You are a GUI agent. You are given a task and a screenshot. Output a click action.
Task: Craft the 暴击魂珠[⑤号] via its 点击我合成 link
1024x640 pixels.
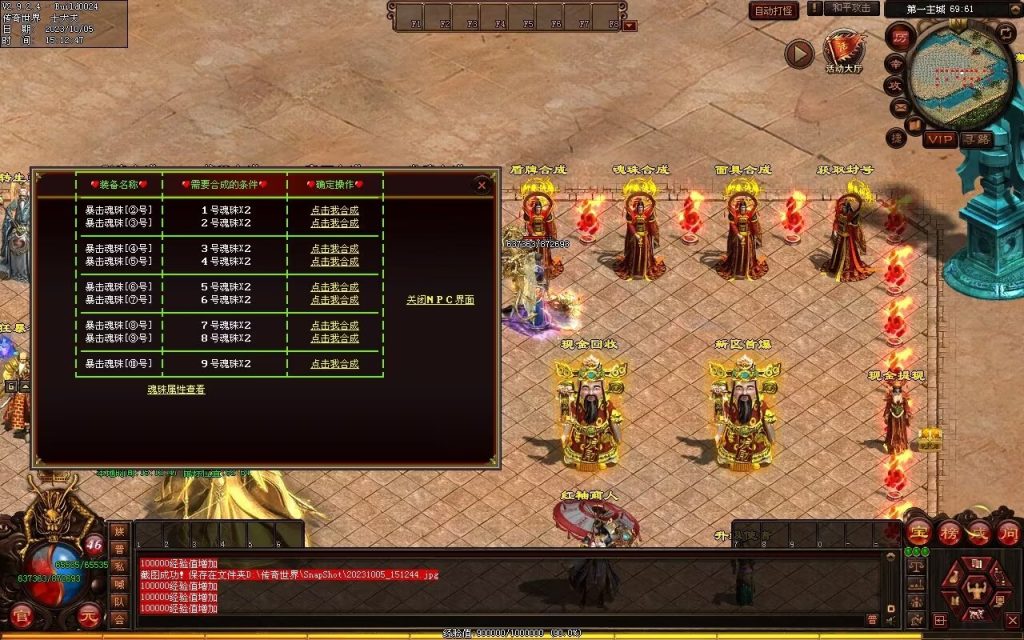click(x=334, y=261)
